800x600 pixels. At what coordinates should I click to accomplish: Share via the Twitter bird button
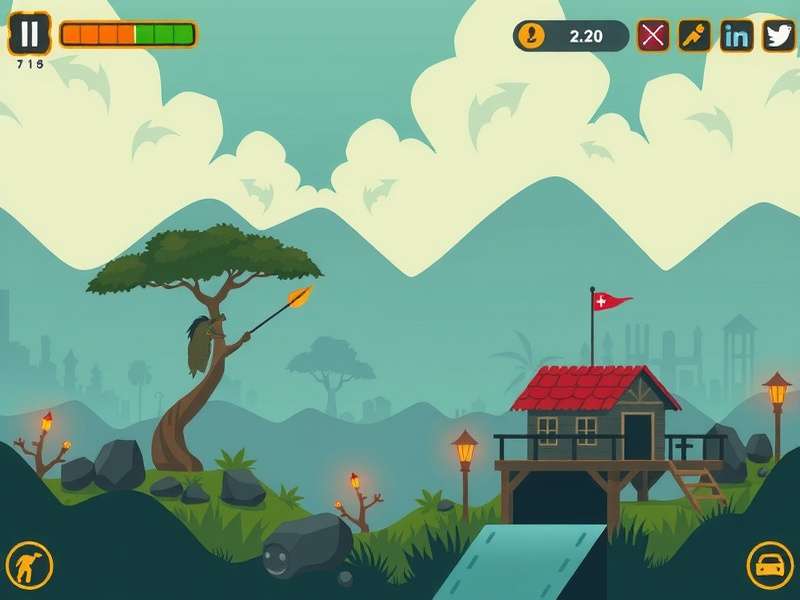[x=779, y=36]
